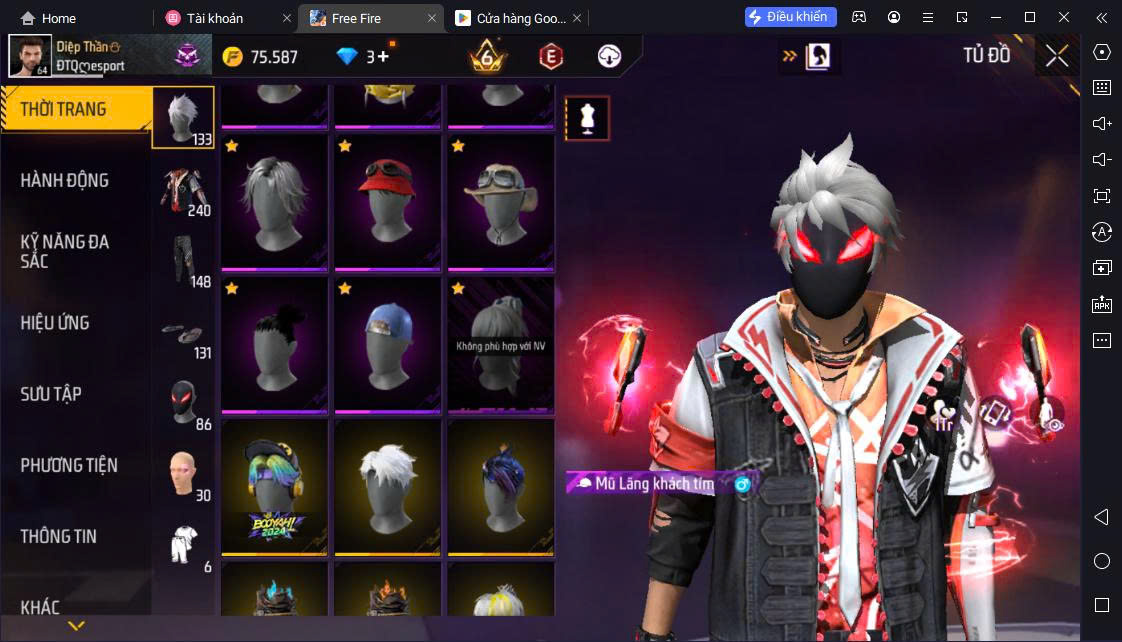This screenshot has width=1122, height=642.
Task: Select the red bucket hat item
Action: click(x=387, y=201)
